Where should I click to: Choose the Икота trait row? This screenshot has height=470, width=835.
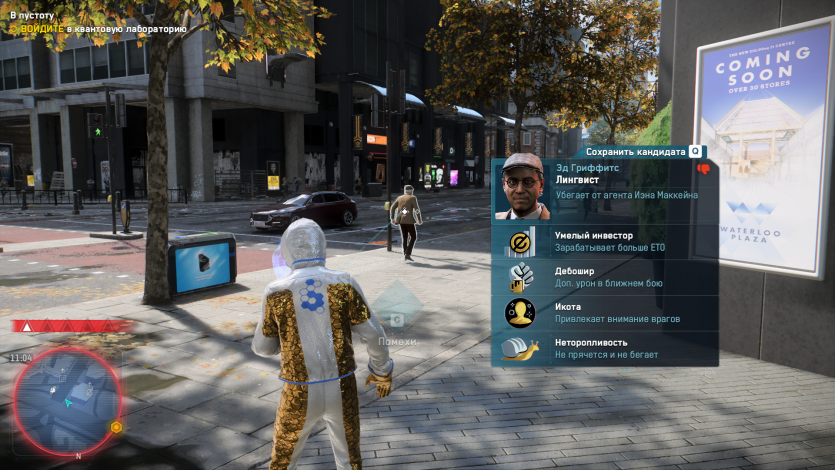click(604, 313)
